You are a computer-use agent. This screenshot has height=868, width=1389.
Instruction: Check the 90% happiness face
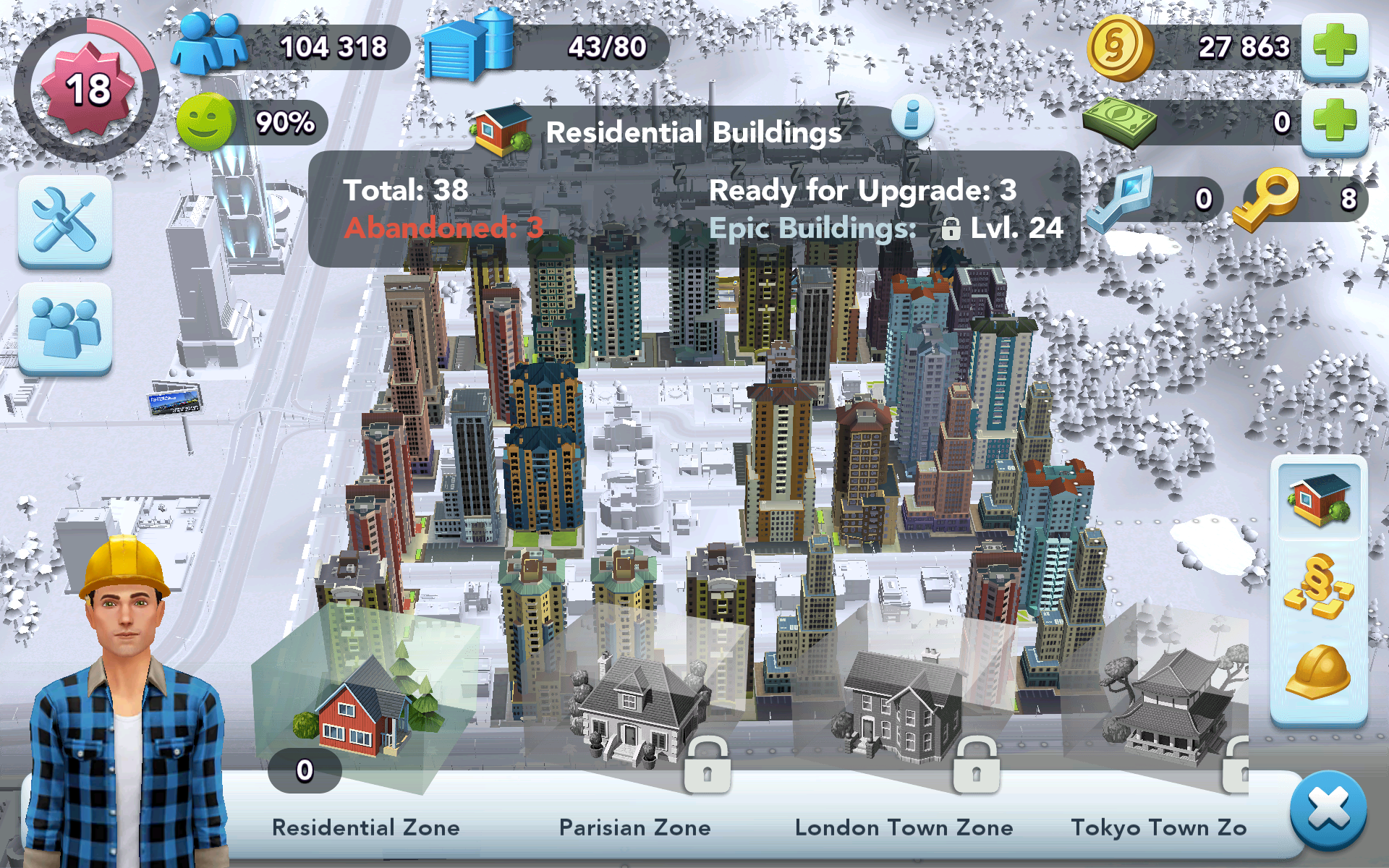[206, 122]
